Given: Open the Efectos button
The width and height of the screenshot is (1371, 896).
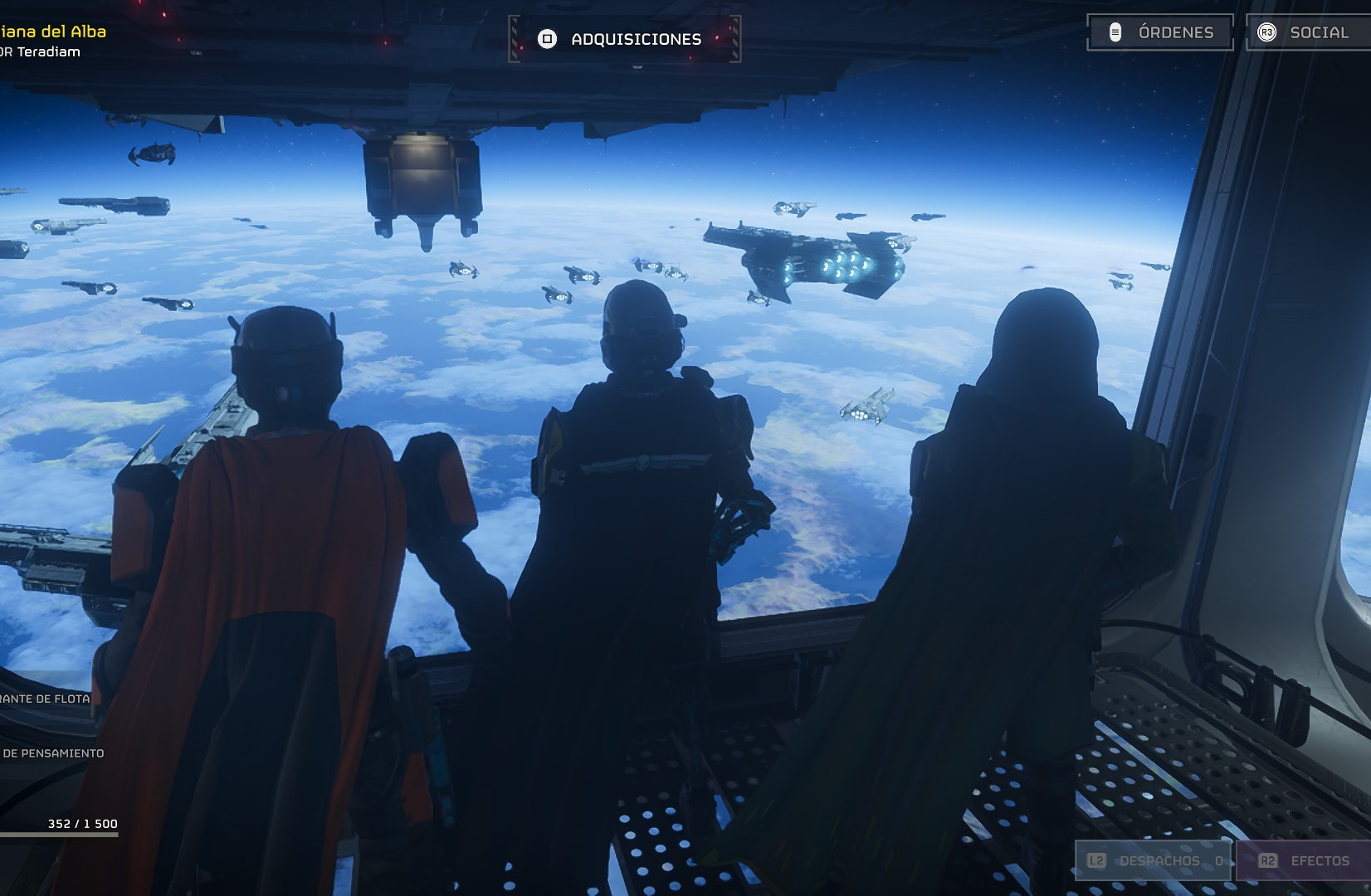Looking at the screenshot, I should (x=1304, y=861).
